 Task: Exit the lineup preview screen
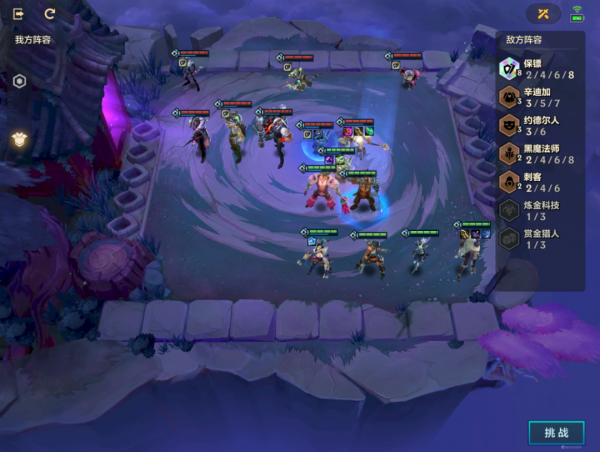[x=19, y=14]
